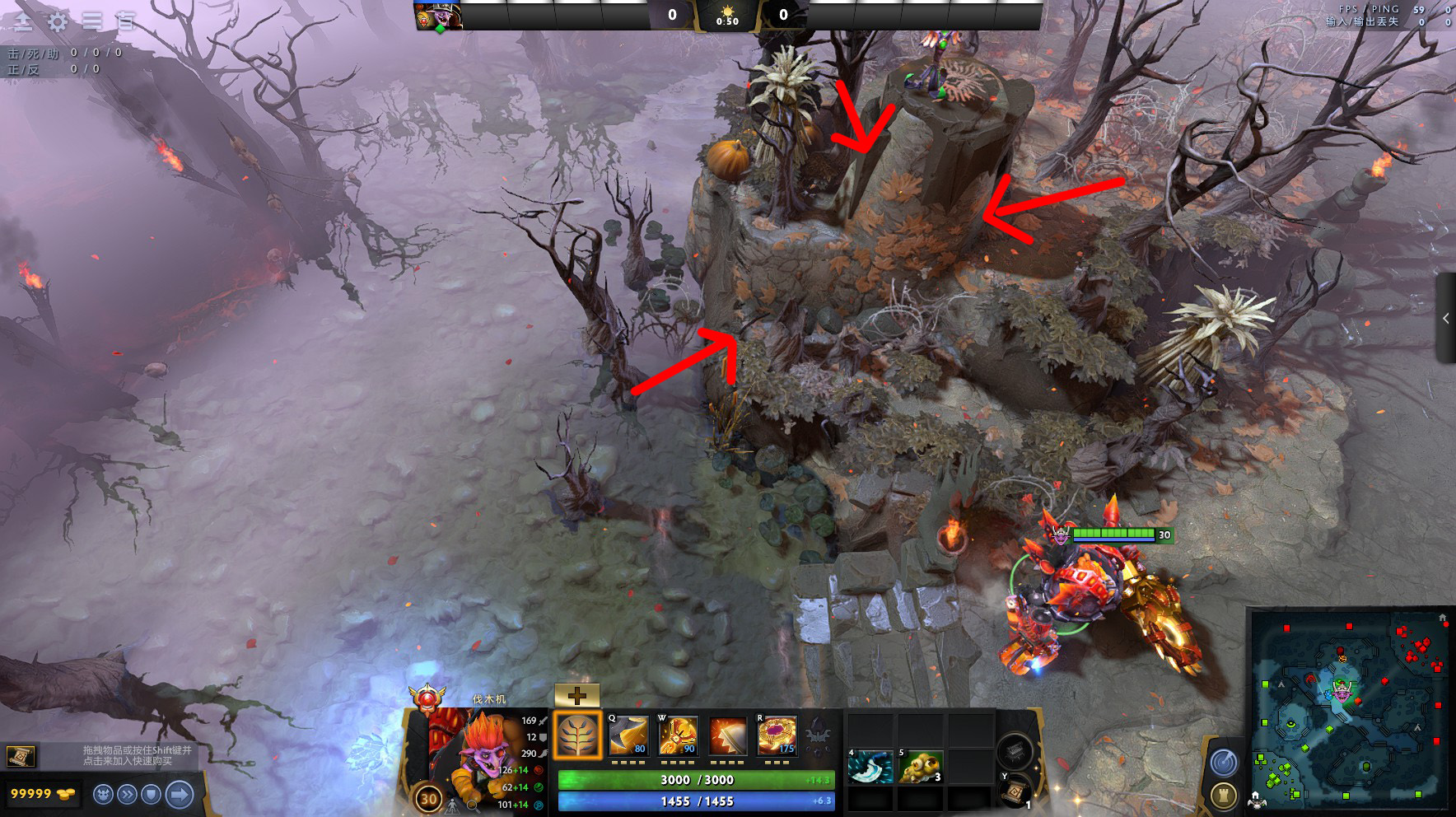Expand the top scoreboard at timer 0:50
The image size is (1456, 817).
(x=728, y=15)
